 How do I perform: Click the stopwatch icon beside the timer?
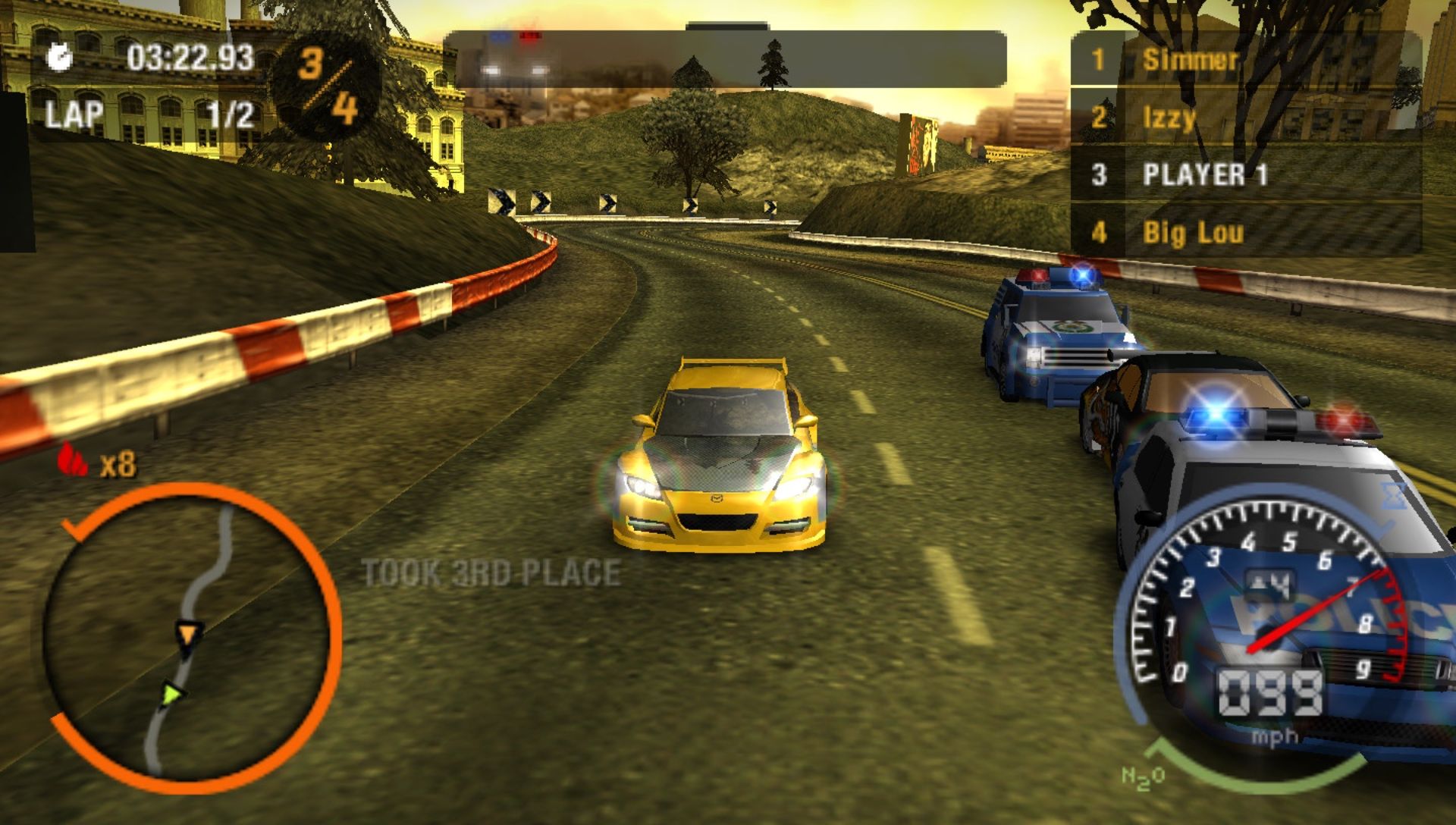[60, 58]
